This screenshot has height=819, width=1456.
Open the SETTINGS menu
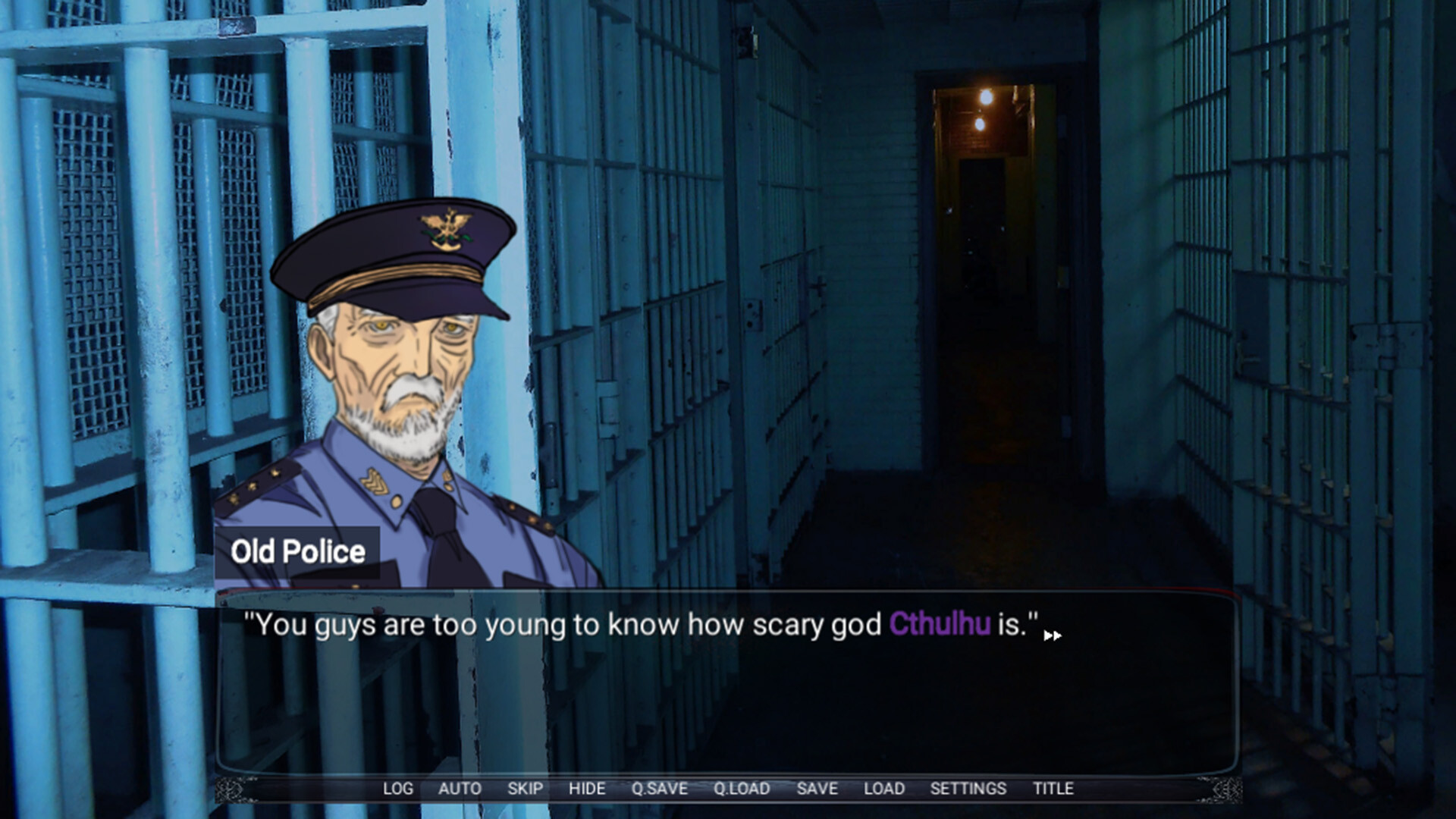tap(970, 789)
